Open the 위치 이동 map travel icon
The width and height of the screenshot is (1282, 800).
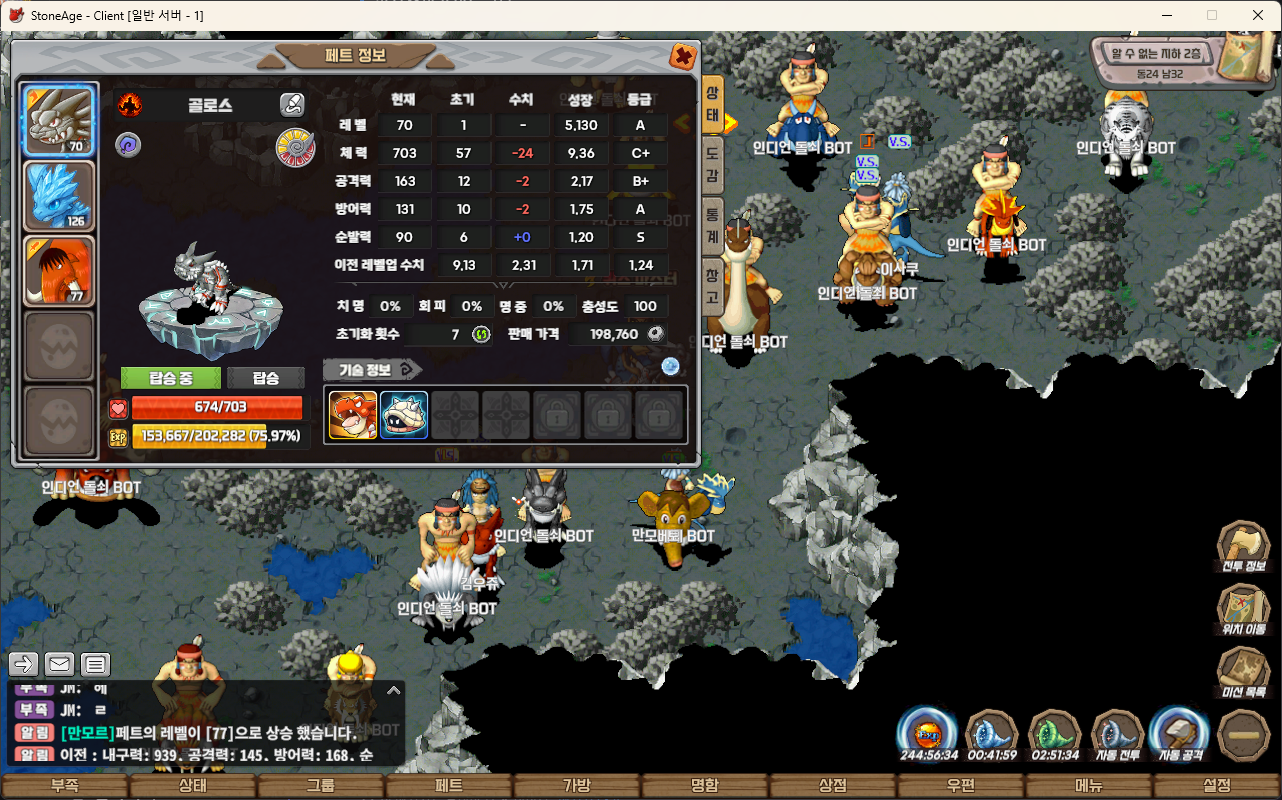pyautogui.click(x=1243, y=608)
